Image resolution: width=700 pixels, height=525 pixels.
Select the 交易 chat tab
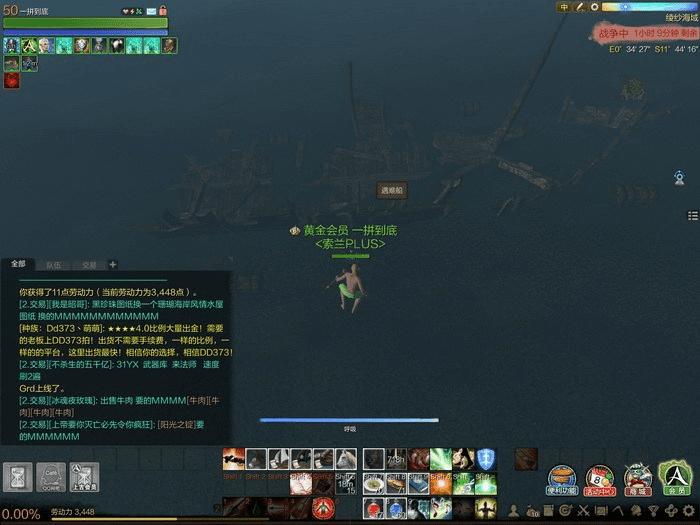(x=90, y=265)
